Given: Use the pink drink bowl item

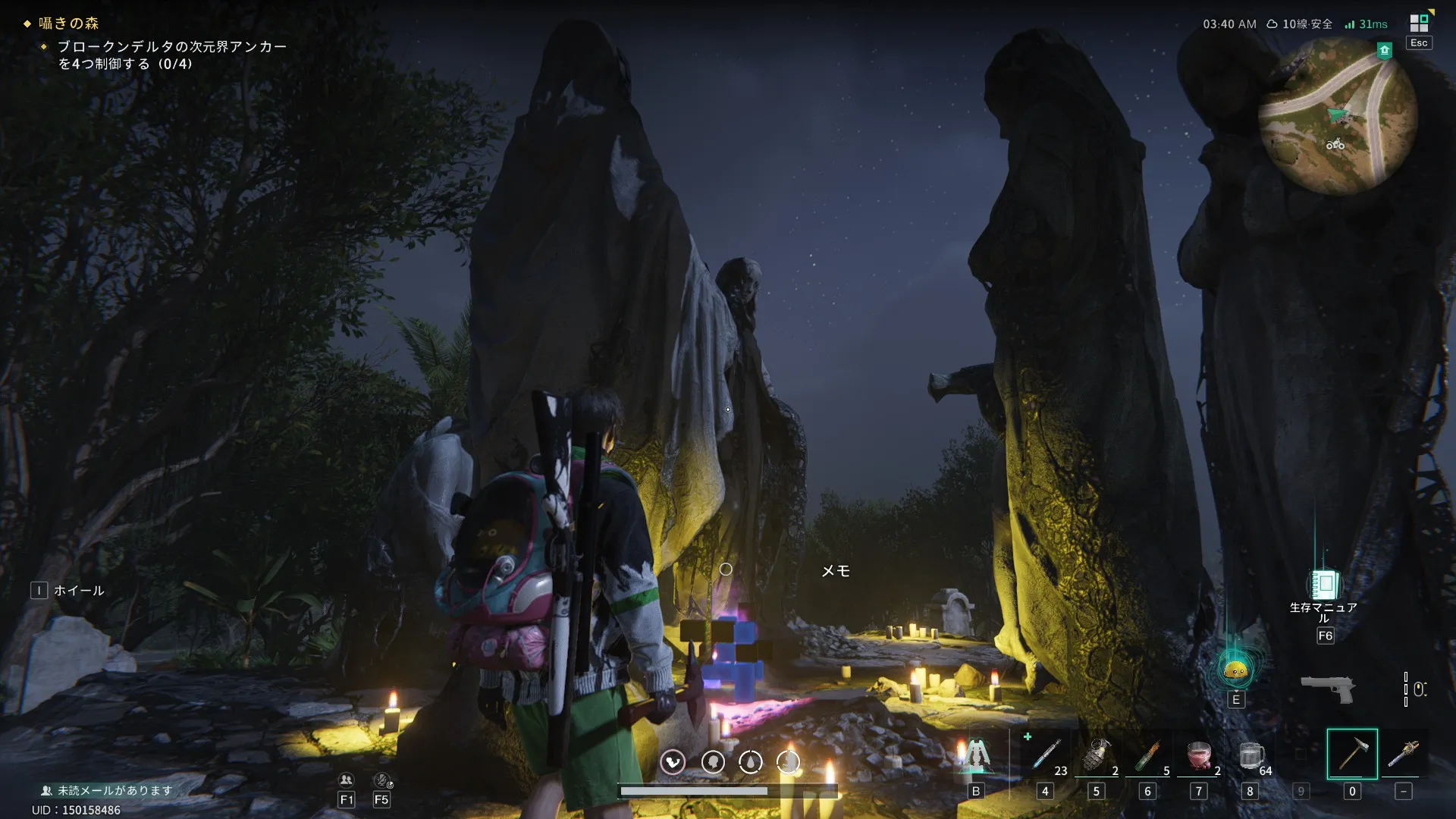Looking at the screenshot, I should (x=1199, y=755).
